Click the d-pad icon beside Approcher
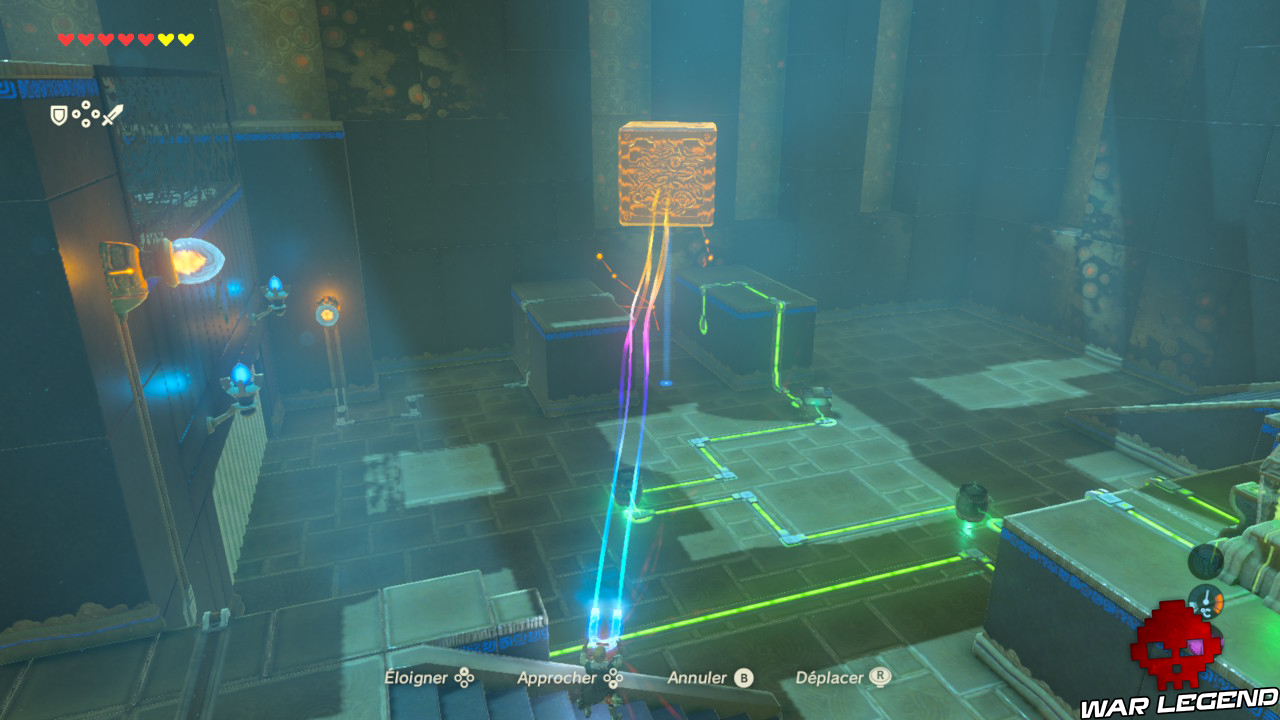Image resolution: width=1280 pixels, height=720 pixels. [x=614, y=678]
